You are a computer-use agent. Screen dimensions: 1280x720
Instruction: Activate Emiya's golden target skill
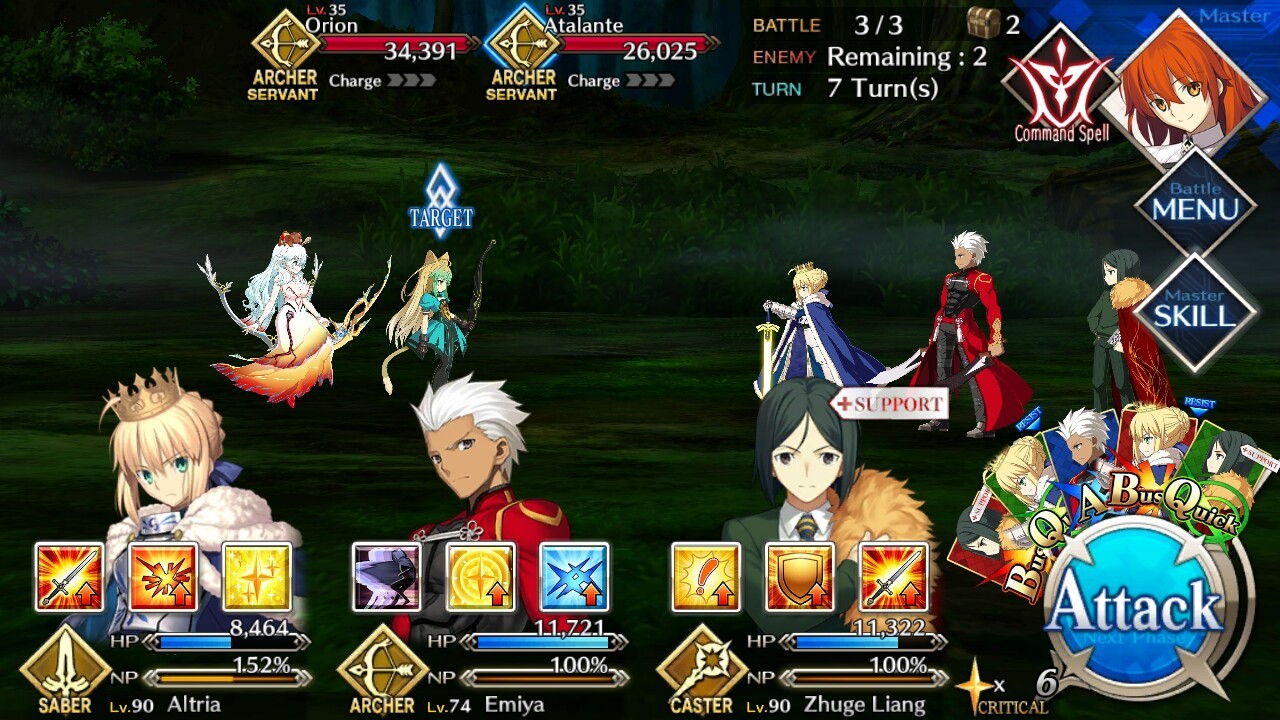click(481, 577)
